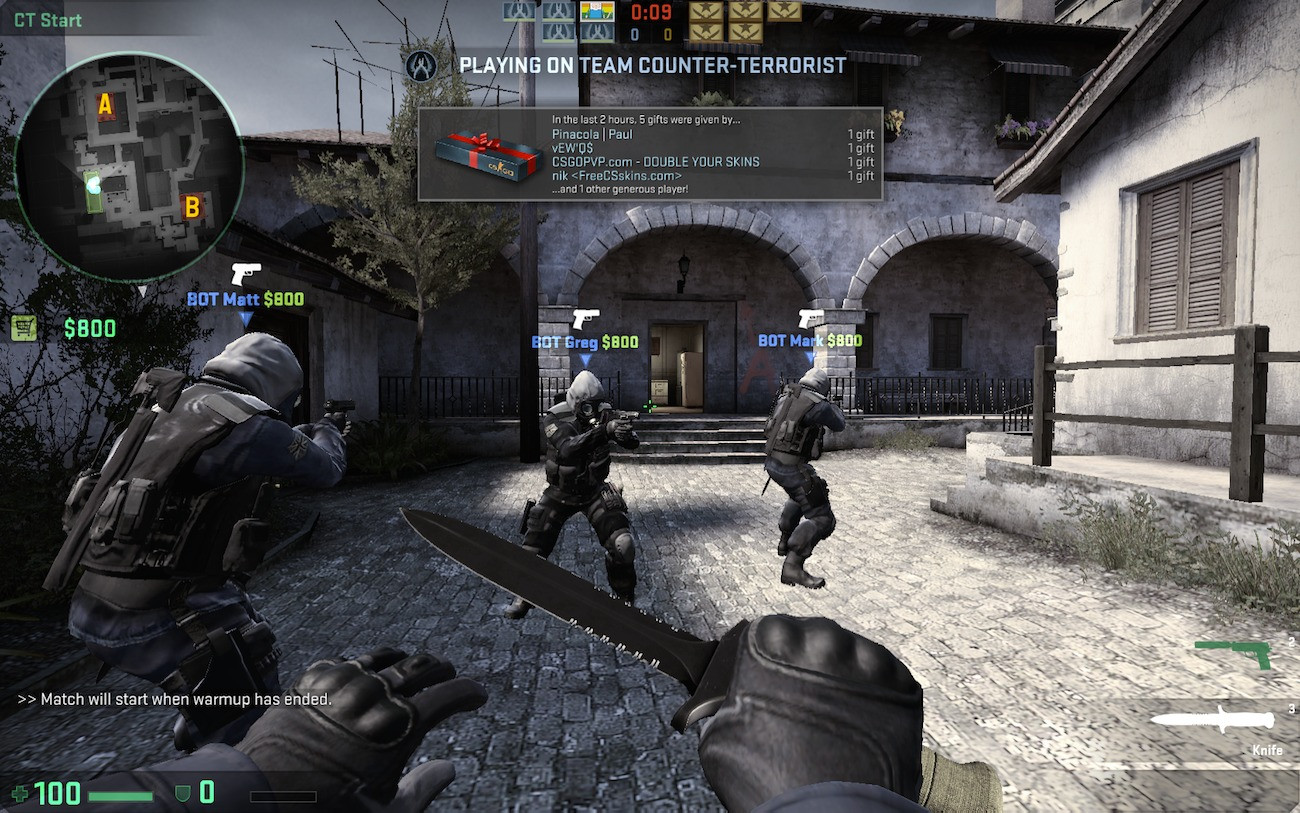Open the buy menu shopping cart icon
The width and height of the screenshot is (1300, 813).
[x=24, y=328]
